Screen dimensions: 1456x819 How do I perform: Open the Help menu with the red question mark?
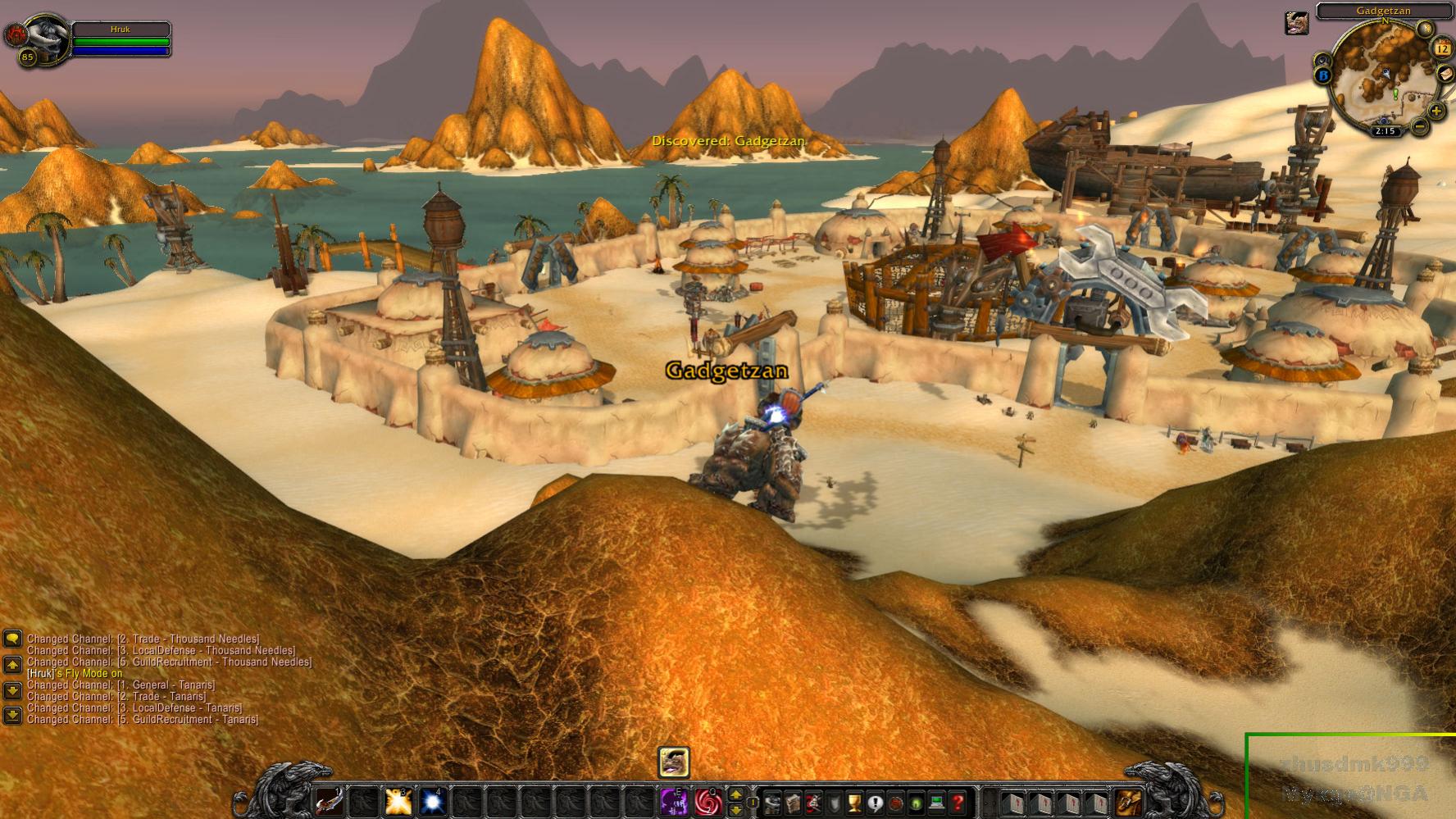pos(957,803)
